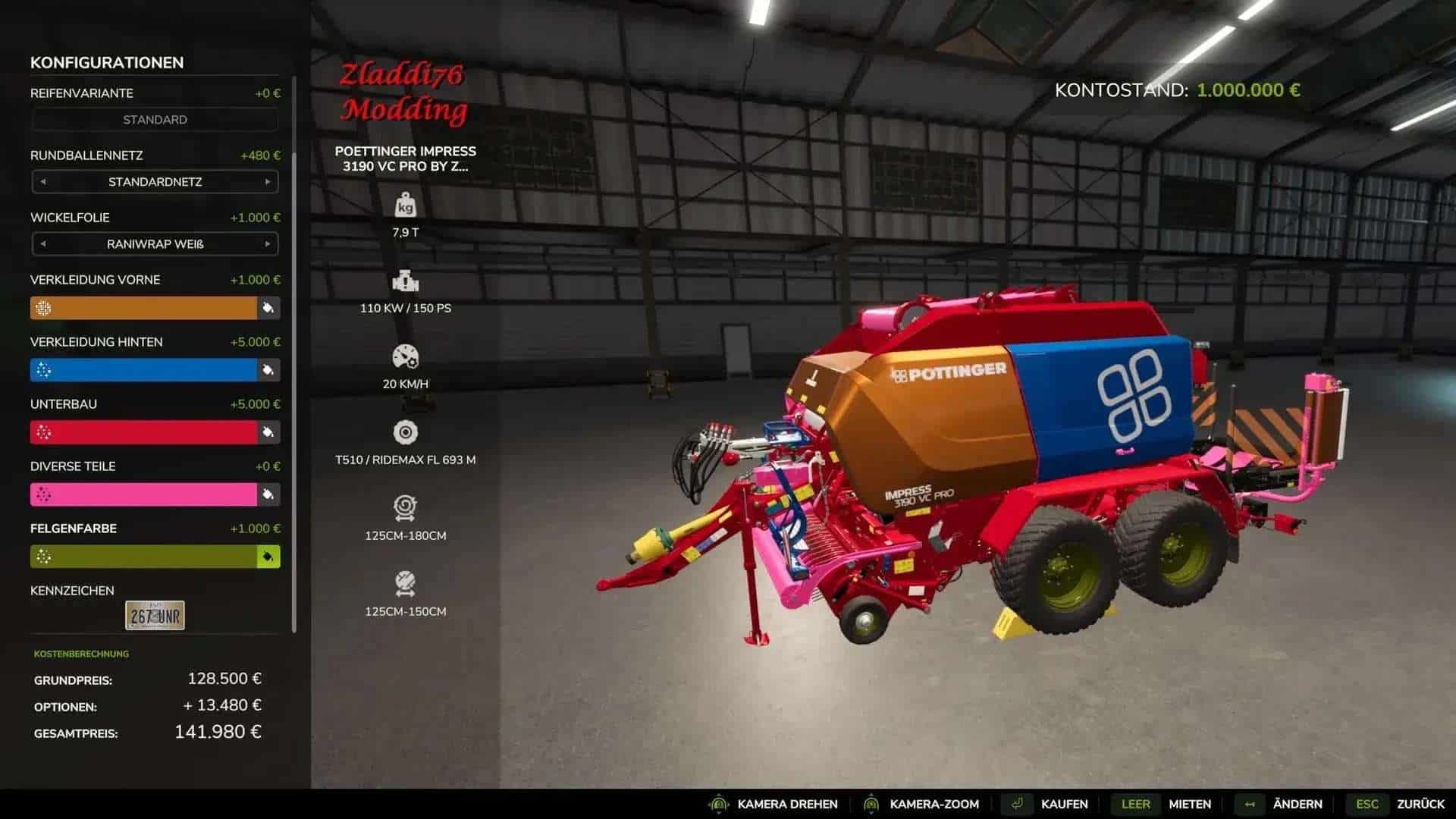Buy the baler with Kaufen
Viewport: 1456px width, 819px height.
(x=1064, y=804)
